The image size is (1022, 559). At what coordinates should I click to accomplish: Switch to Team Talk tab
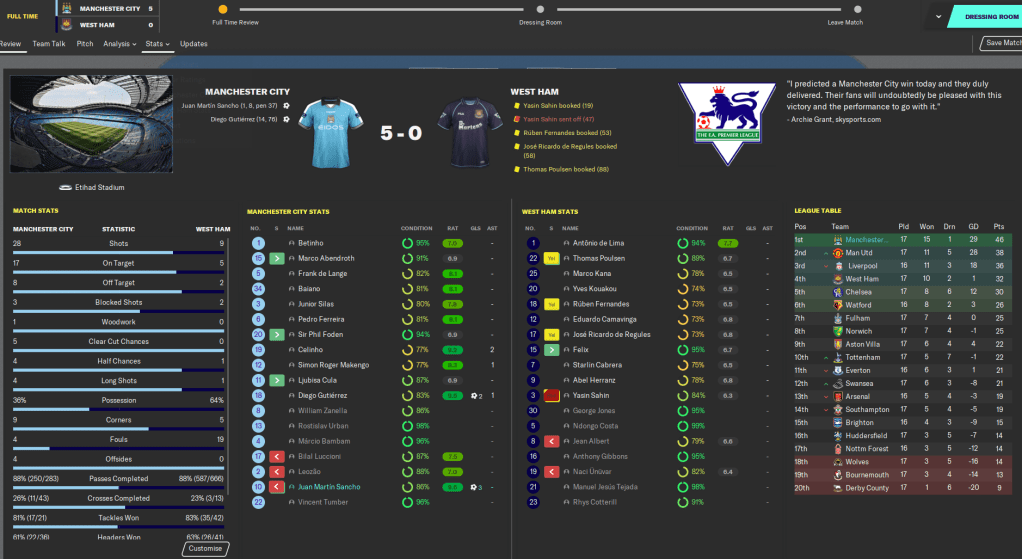(49, 44)
